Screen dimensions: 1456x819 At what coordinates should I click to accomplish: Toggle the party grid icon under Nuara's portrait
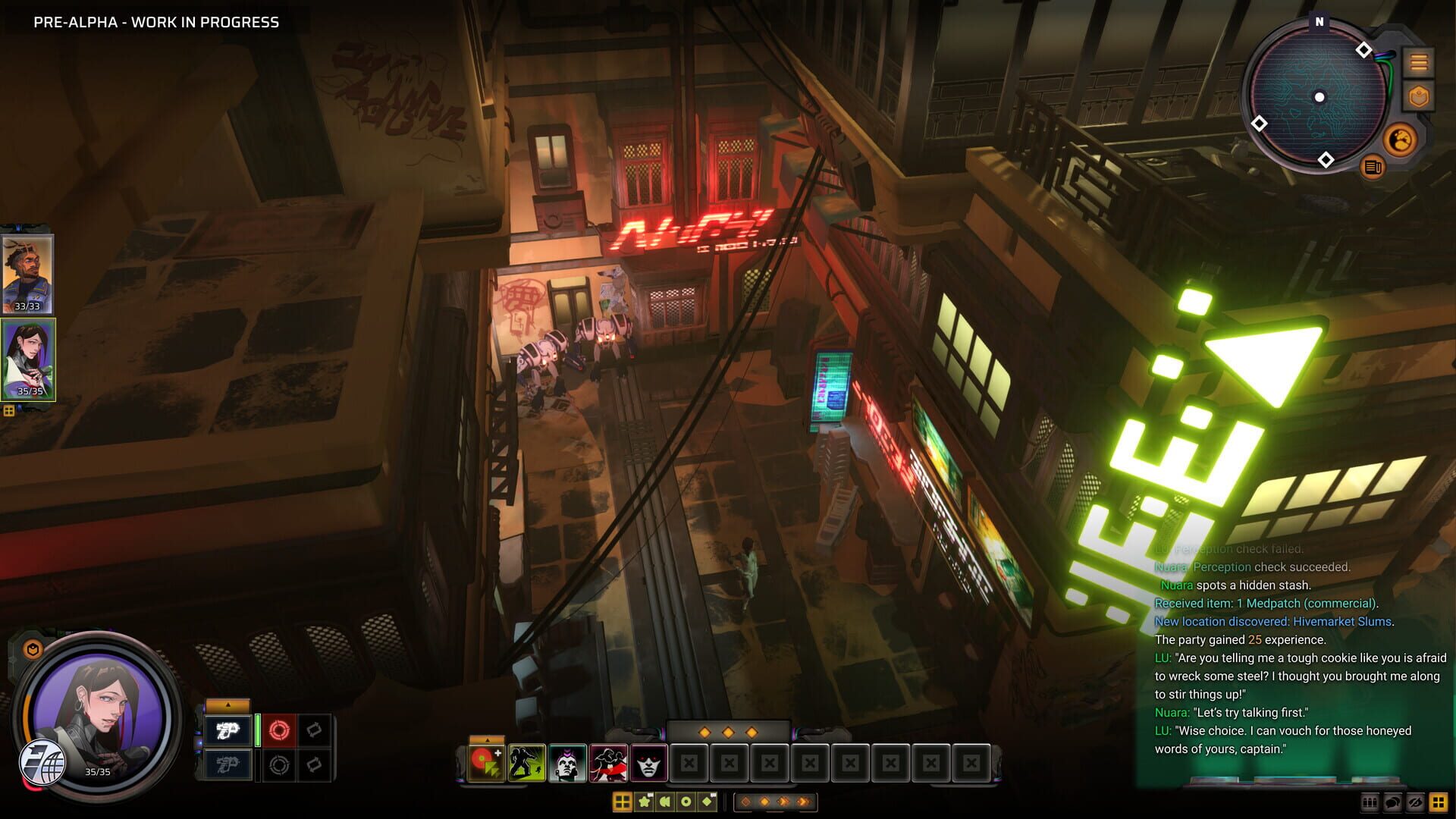8,410
